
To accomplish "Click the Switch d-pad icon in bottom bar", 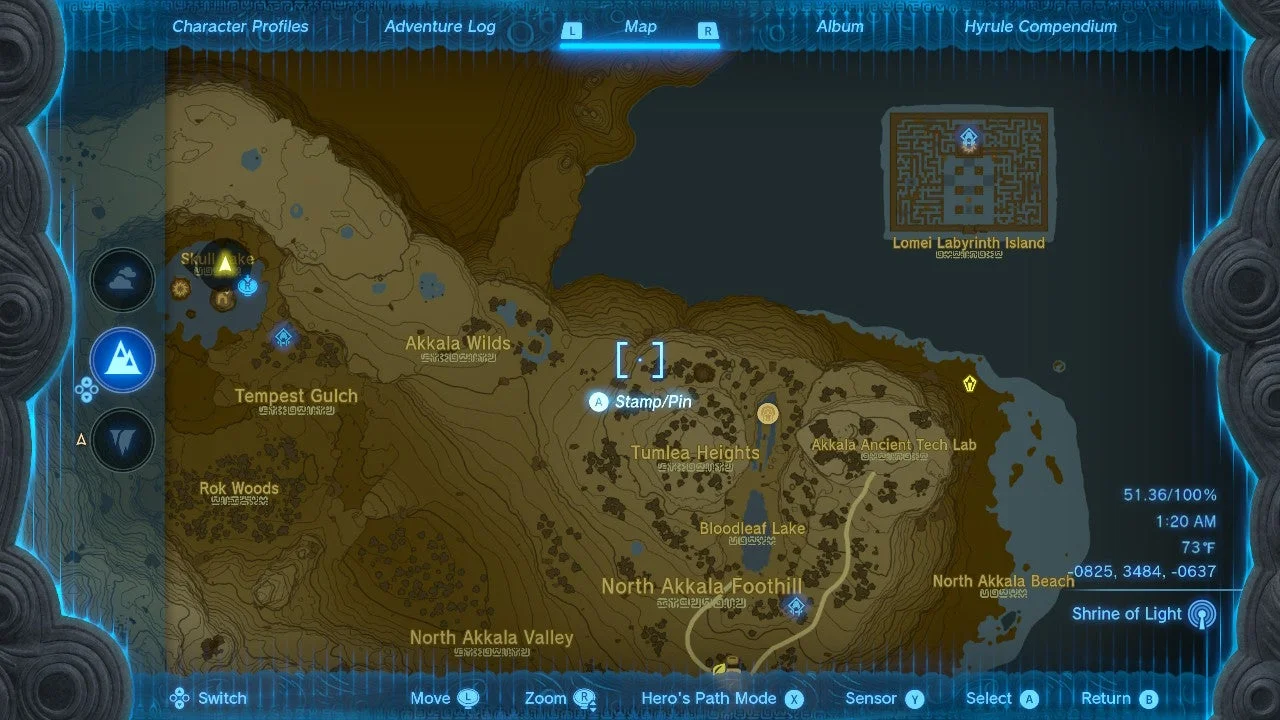I will pos(179,697).
